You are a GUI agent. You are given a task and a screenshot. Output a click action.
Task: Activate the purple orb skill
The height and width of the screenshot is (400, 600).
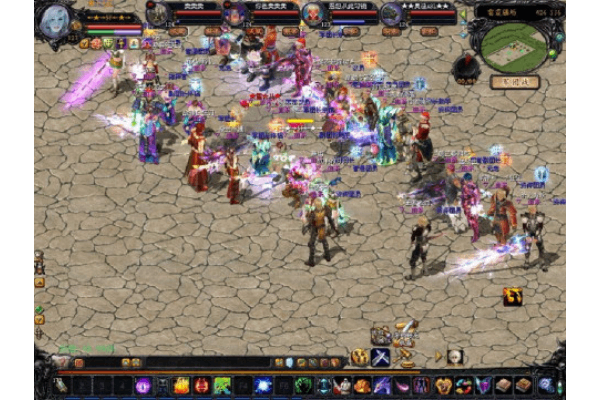click(143, 385)
